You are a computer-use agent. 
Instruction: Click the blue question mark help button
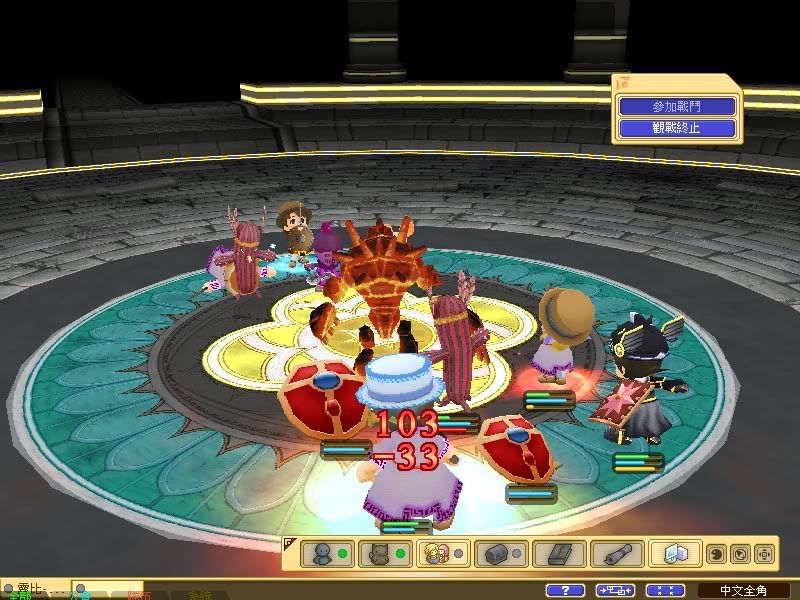566,591
